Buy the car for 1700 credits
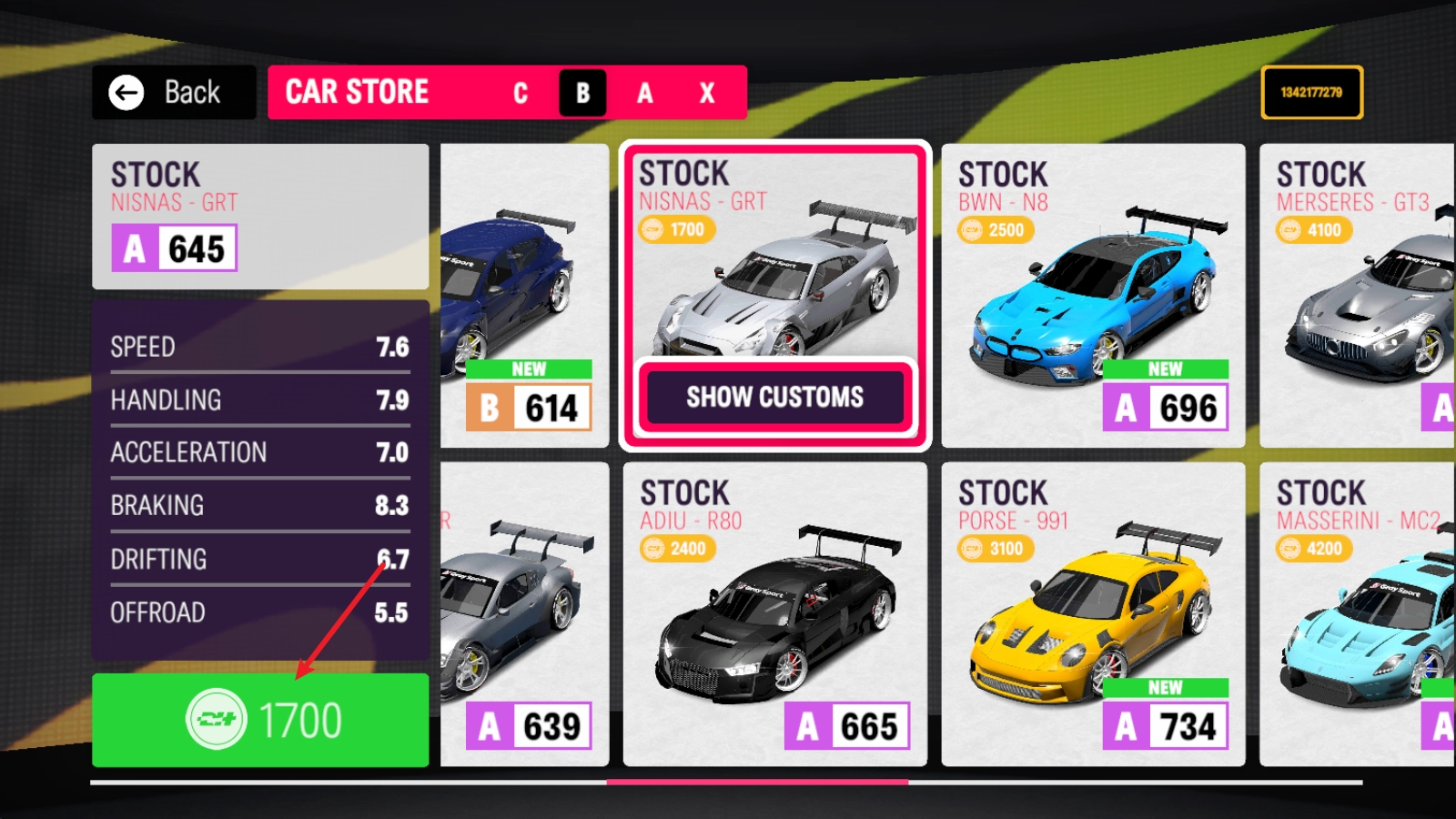This screenshot has height=819, width=1456. (x=260, y=720)
